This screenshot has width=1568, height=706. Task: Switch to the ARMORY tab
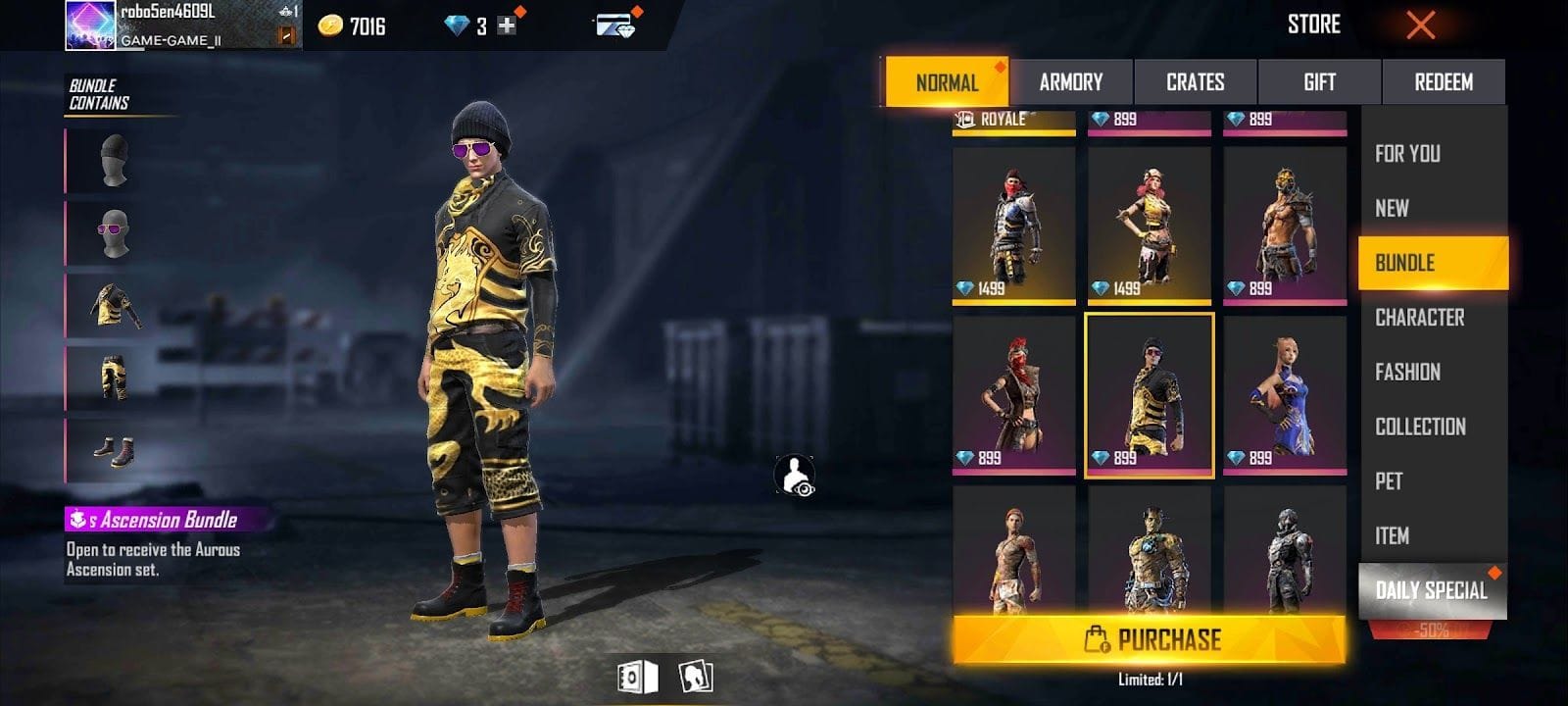(x=1072, y=82)
